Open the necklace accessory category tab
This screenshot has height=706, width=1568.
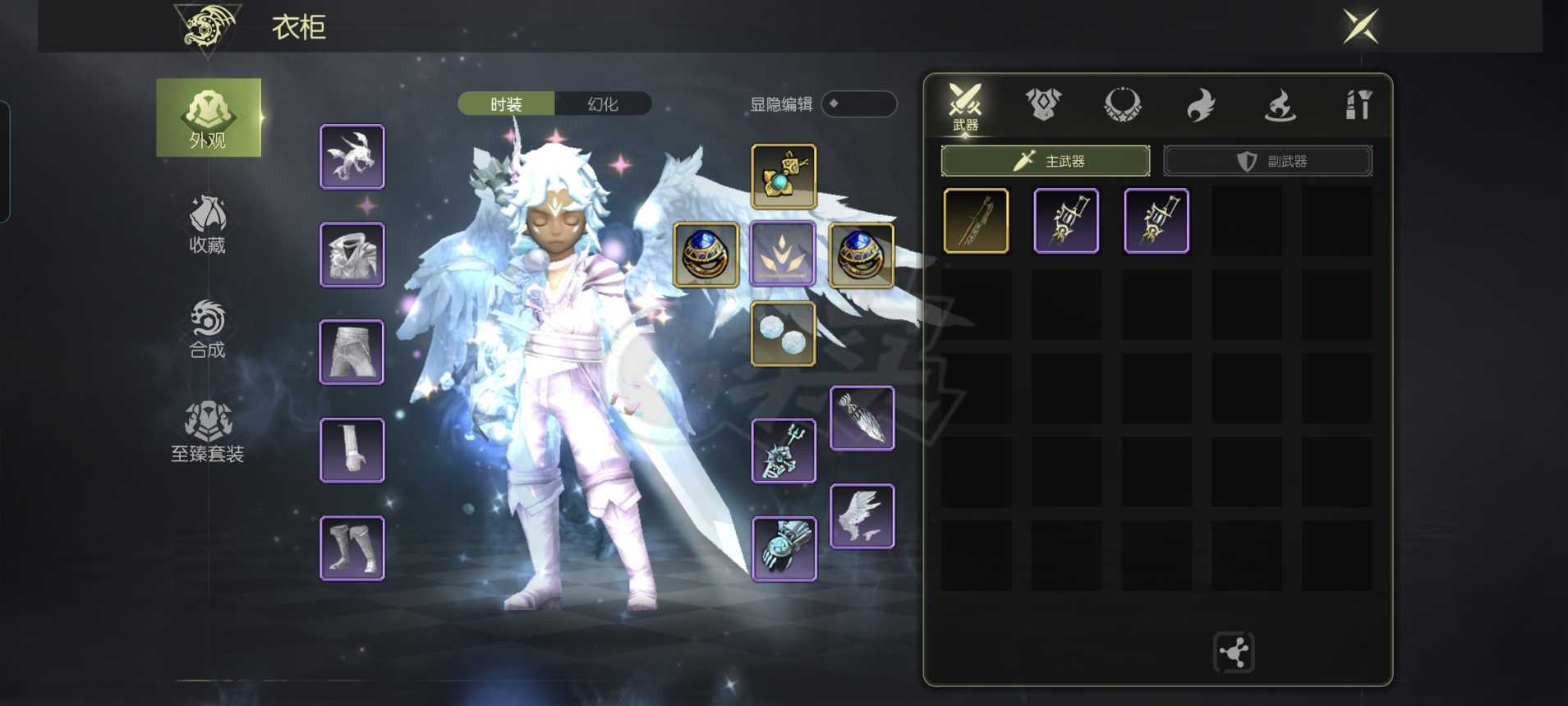point(1122,105)
